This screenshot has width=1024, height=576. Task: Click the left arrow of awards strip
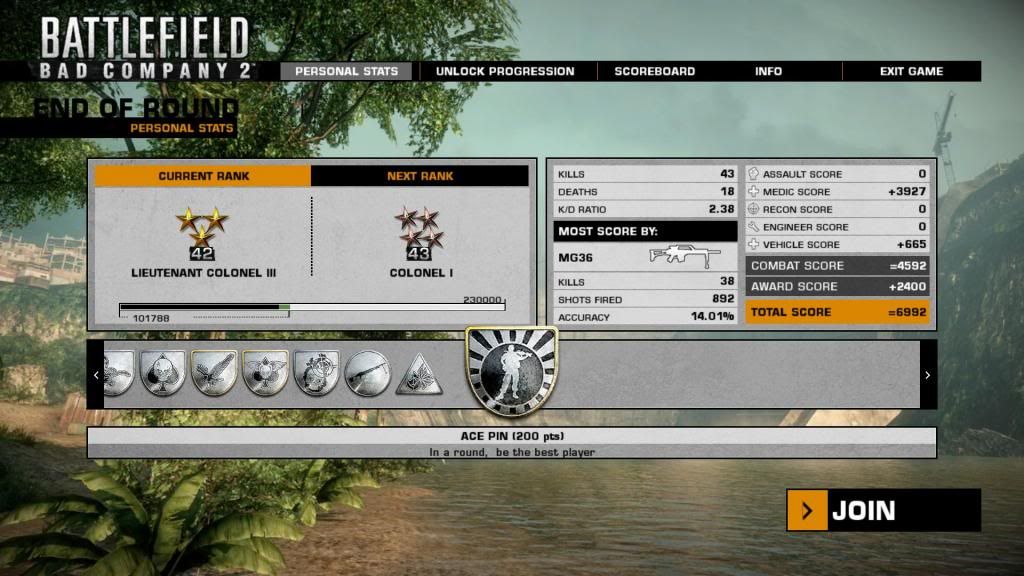96,375
